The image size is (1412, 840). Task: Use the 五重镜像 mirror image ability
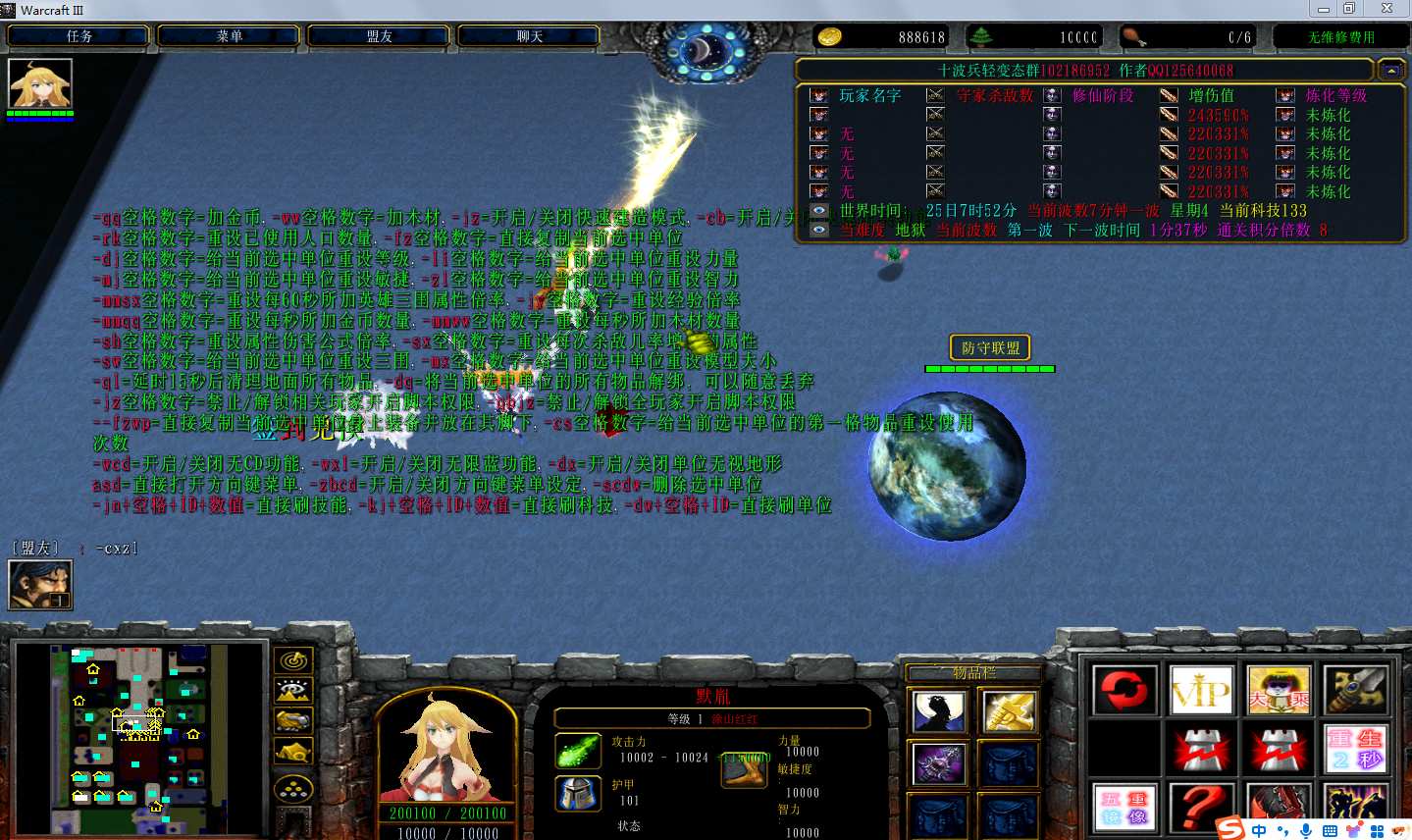[1124, 808]
